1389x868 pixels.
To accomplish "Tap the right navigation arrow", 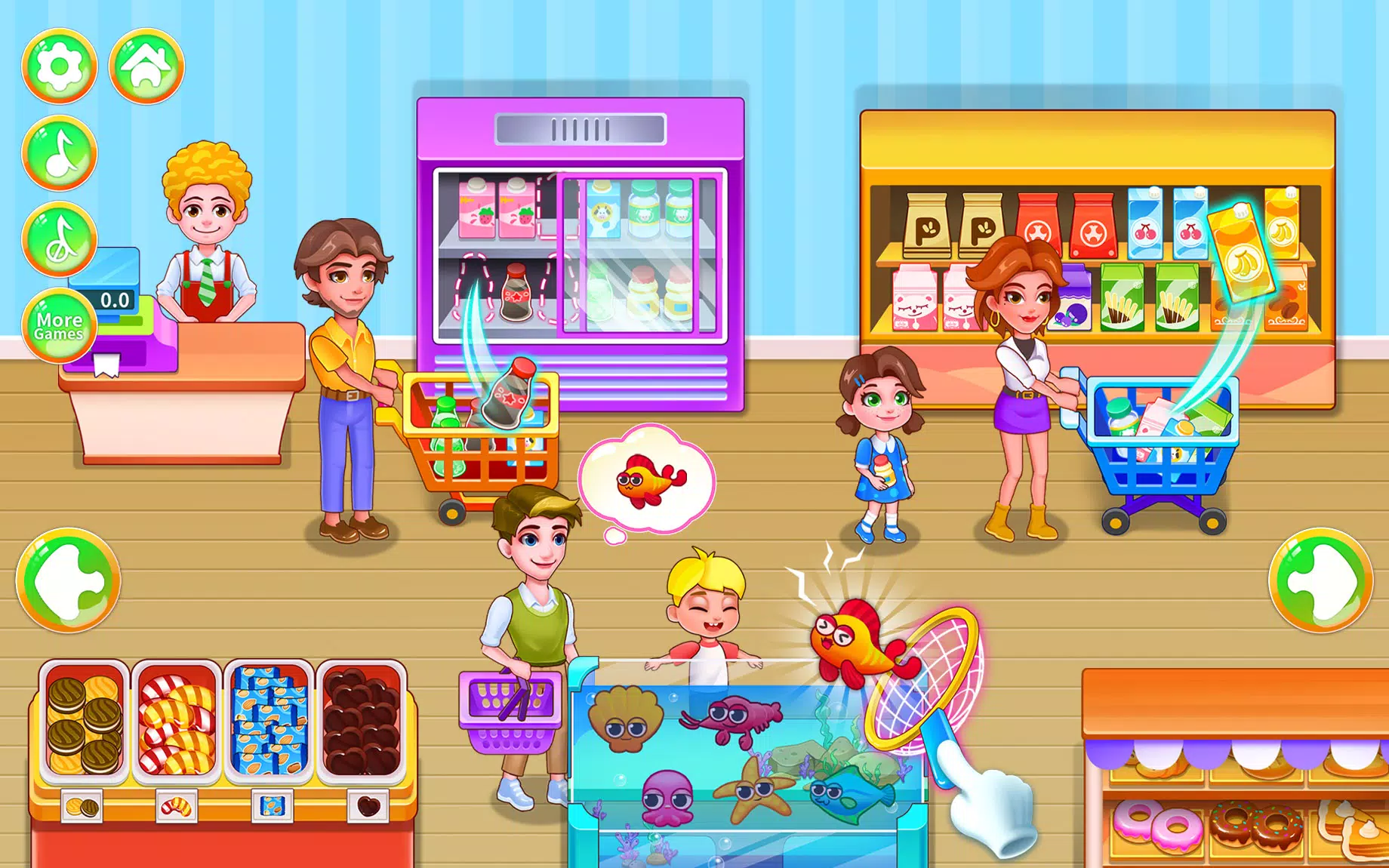I will (1320, 581).
